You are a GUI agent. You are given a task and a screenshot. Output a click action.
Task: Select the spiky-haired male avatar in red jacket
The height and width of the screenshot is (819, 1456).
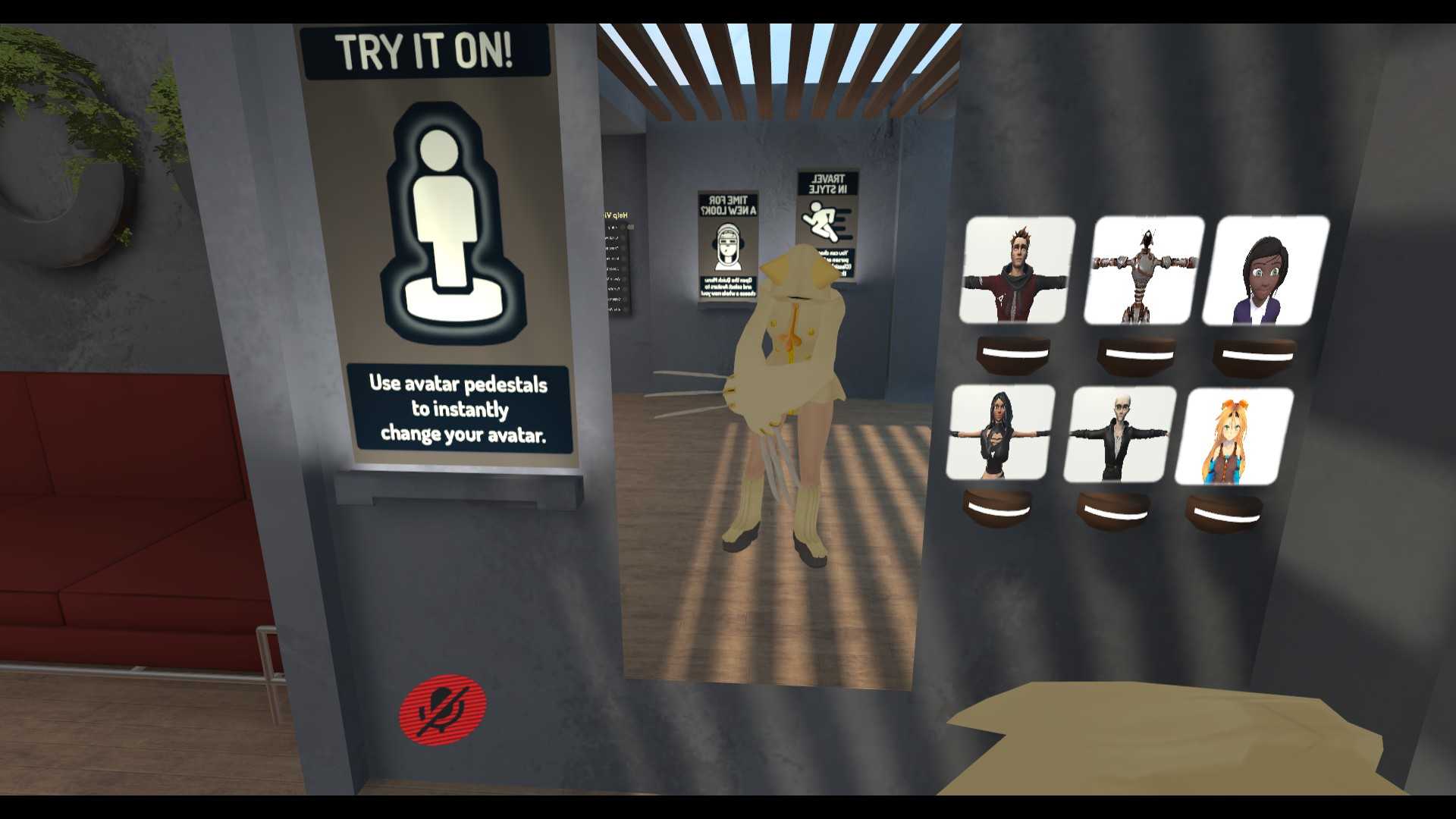pos(1017,269)
